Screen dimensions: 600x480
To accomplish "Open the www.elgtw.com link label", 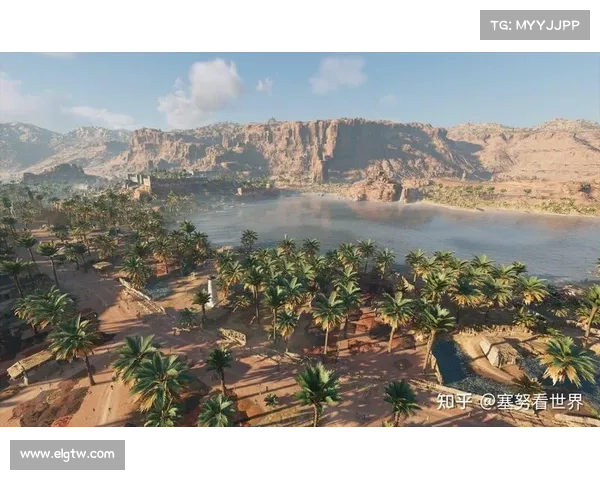I will (x=68, y=455).
